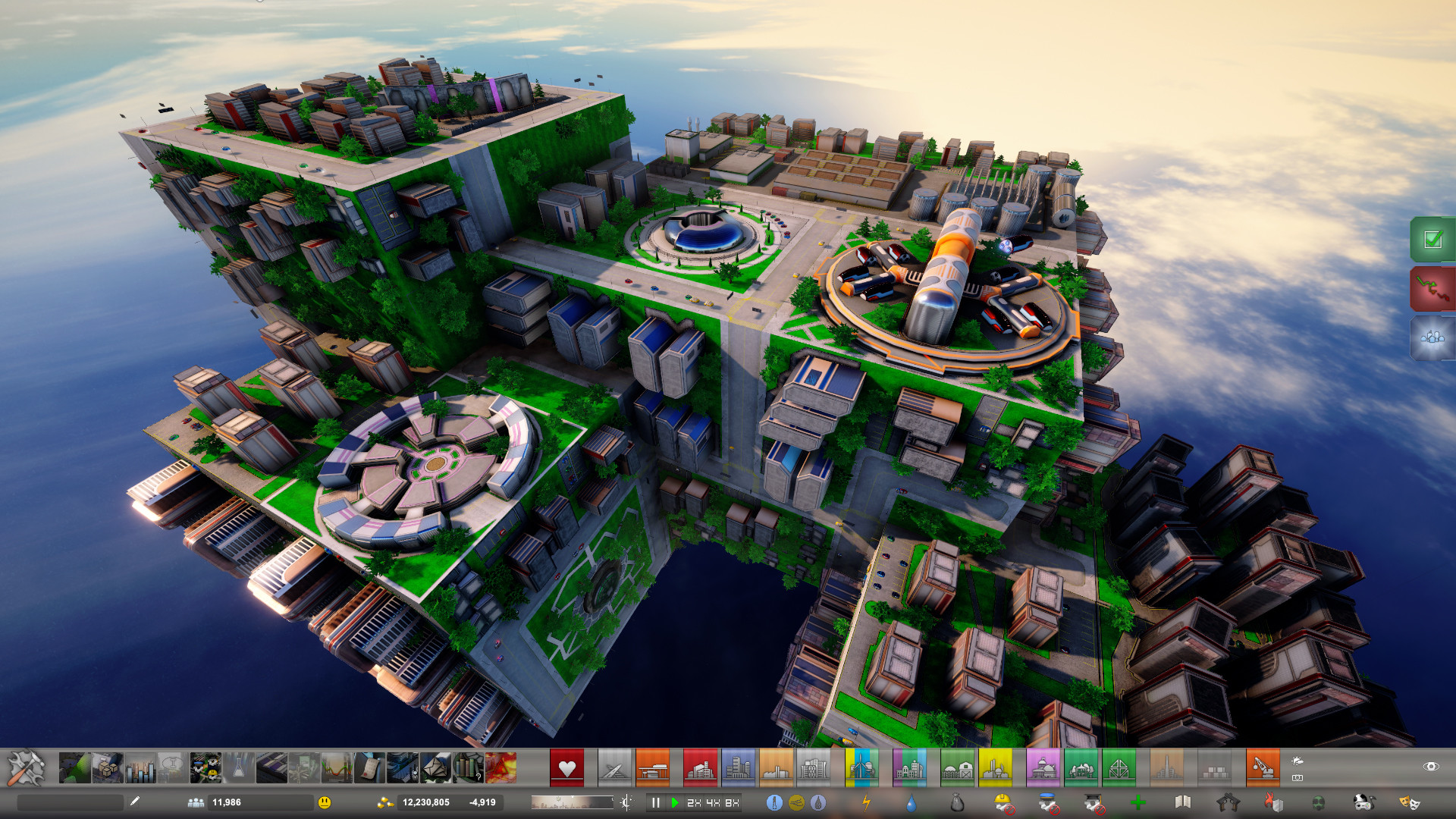Open the weather icon options
1456x819 pixels.
[x=1298, y=761]
